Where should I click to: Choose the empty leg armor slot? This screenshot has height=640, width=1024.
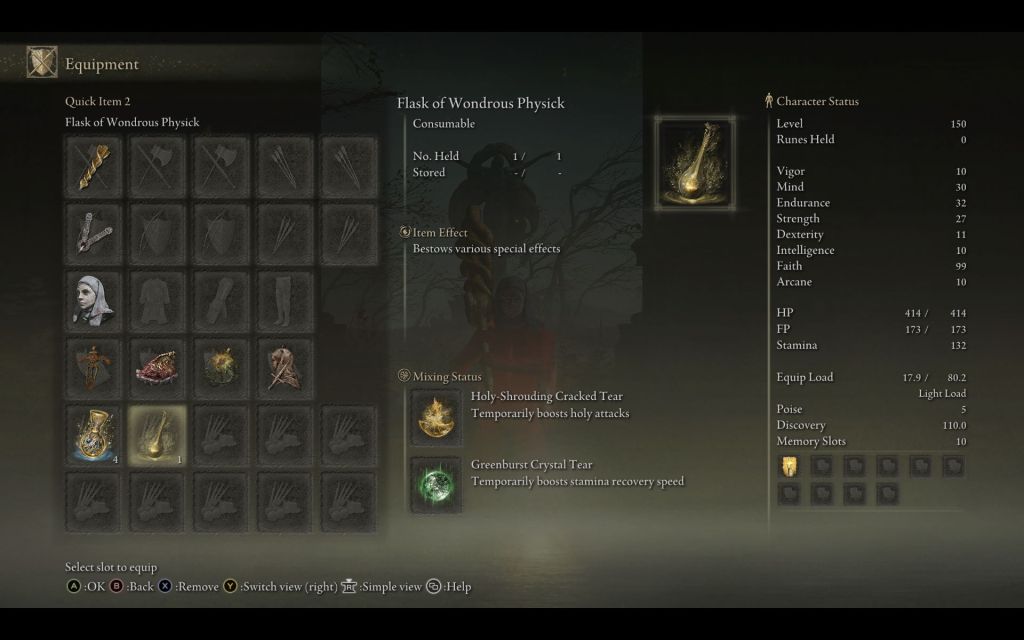(284, 300)
